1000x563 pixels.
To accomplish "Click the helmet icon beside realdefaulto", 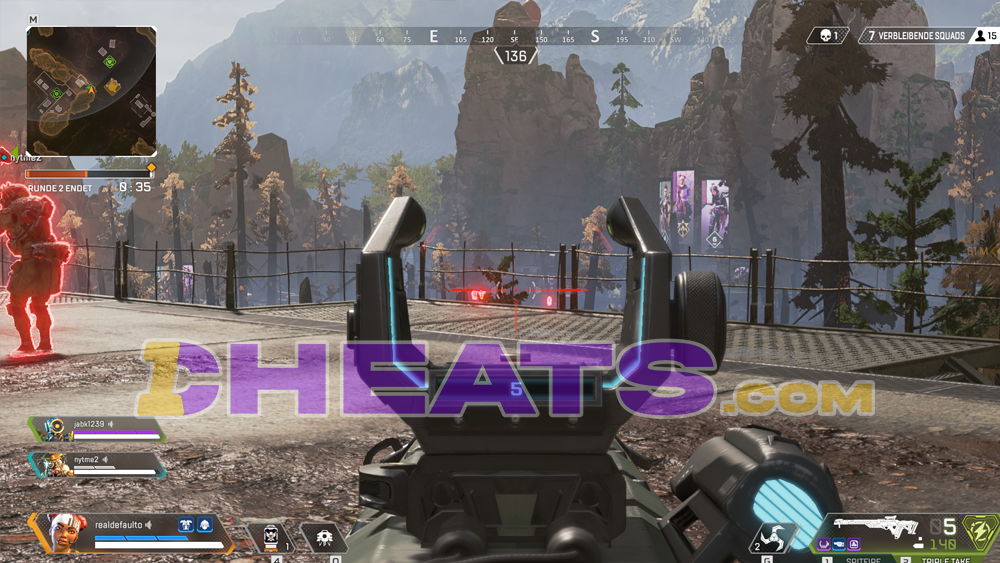I will coord(204,524).
